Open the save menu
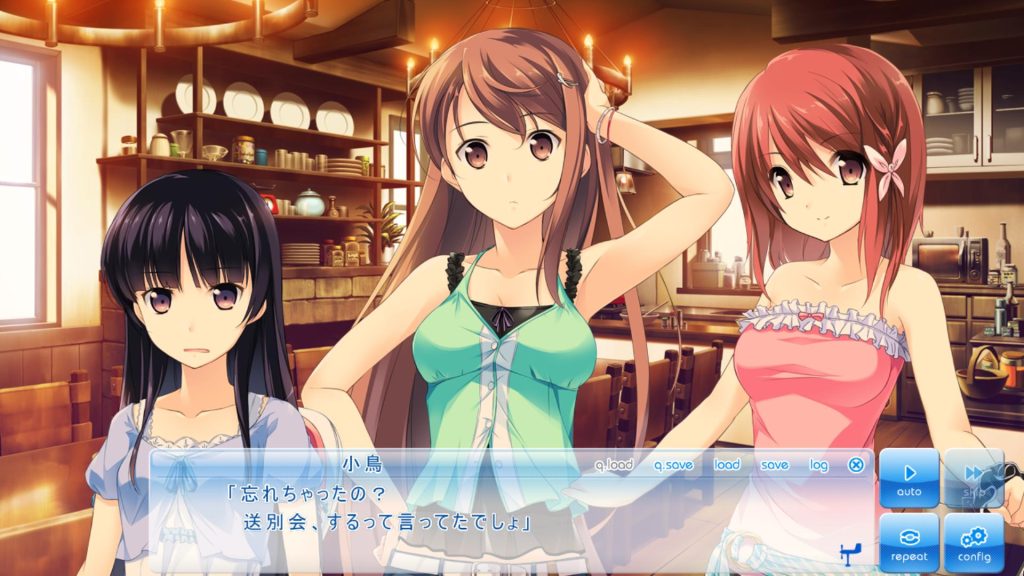The height and width of the screenshot is (576, 1024). coord(774,465)
